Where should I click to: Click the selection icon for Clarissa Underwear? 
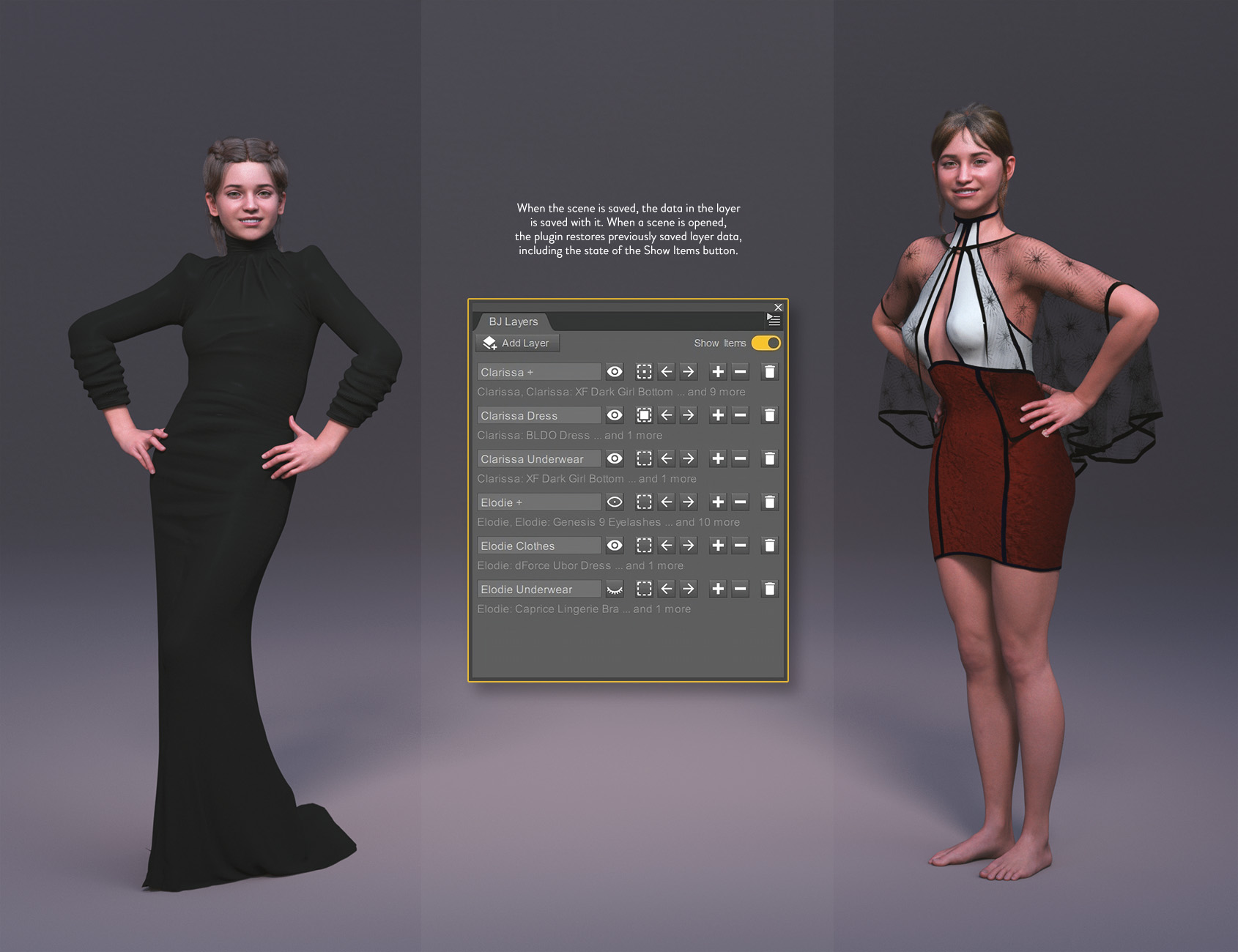tap(644, 458)
